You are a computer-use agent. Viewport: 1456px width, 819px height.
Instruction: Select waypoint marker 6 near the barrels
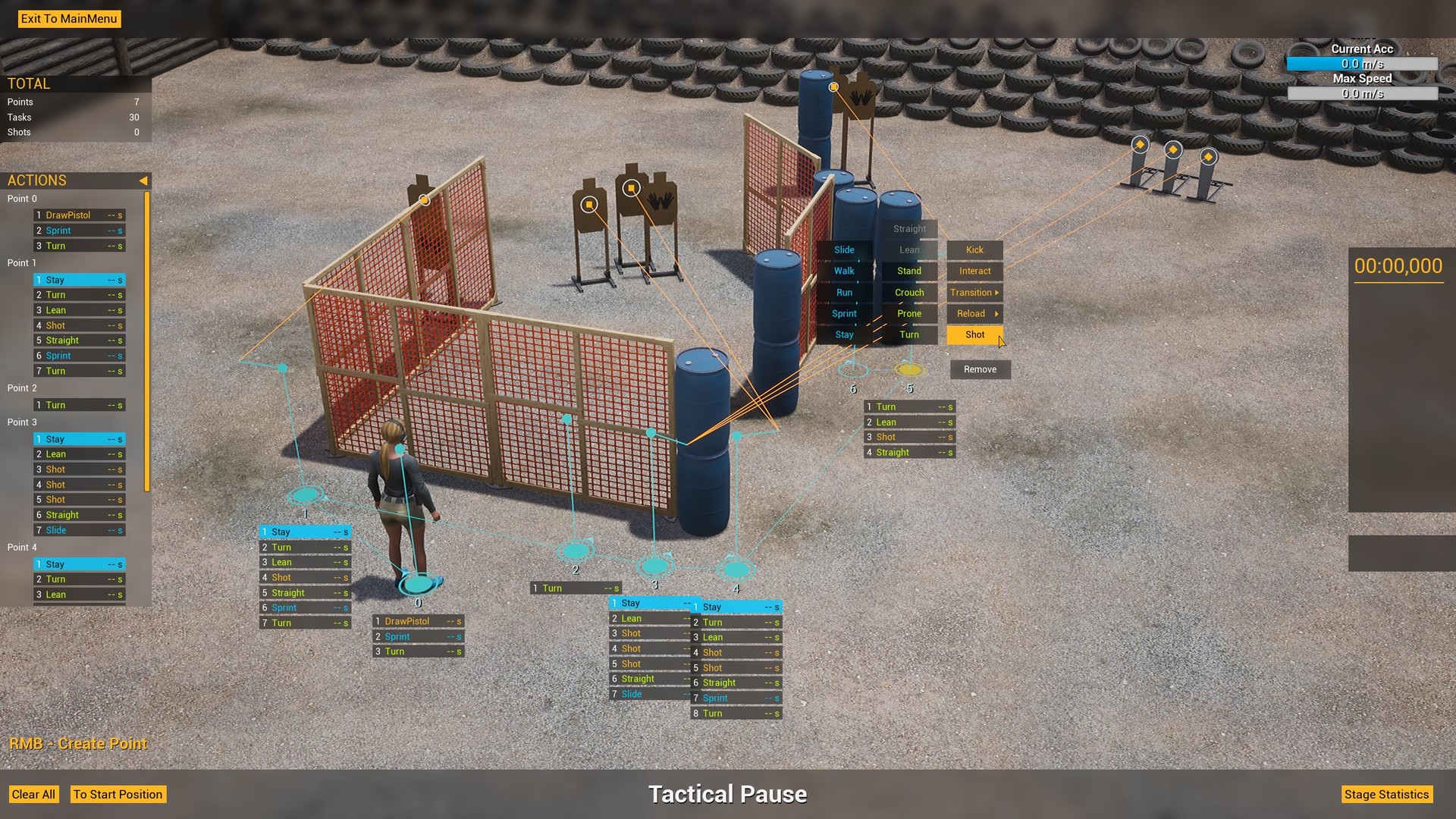click(855, 370)
